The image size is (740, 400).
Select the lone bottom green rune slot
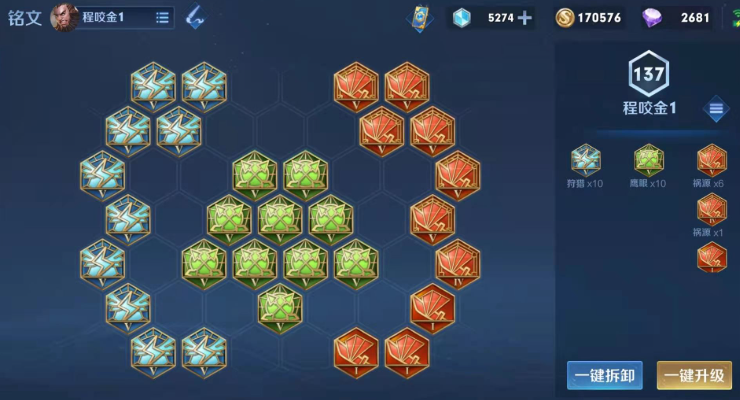[x=280, y=306]
